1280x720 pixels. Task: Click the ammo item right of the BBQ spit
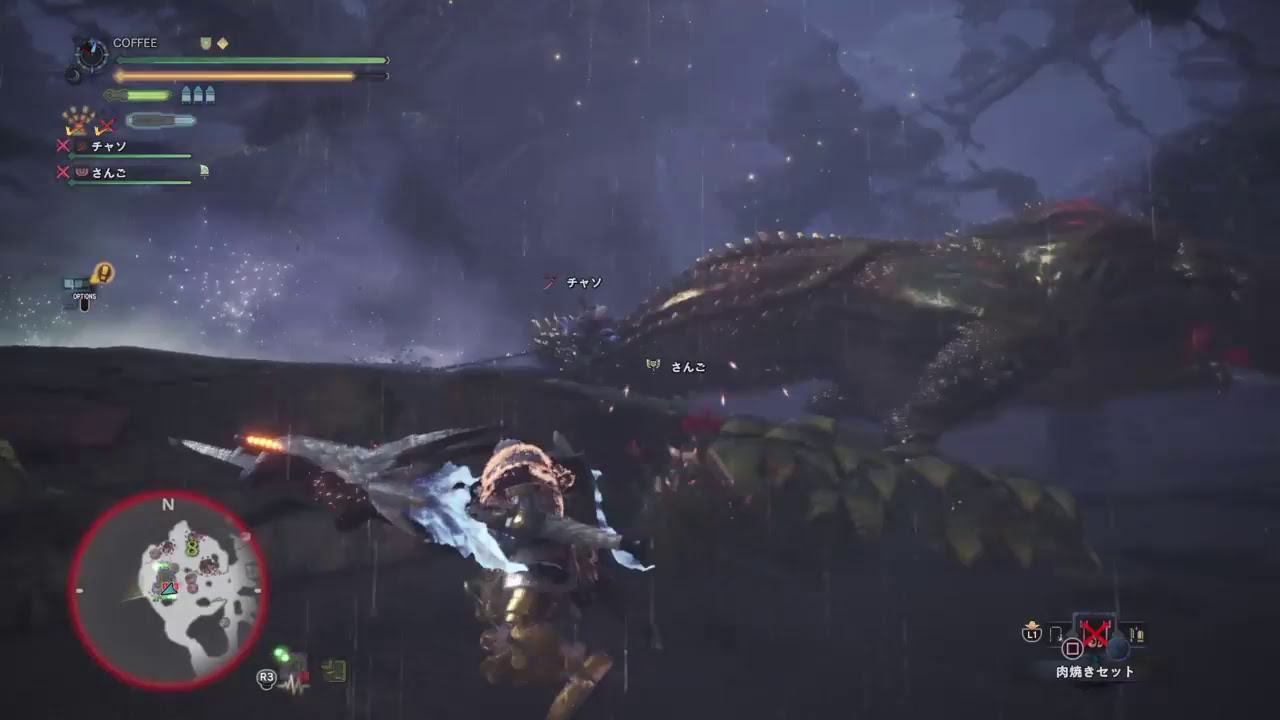[1138, 634]
